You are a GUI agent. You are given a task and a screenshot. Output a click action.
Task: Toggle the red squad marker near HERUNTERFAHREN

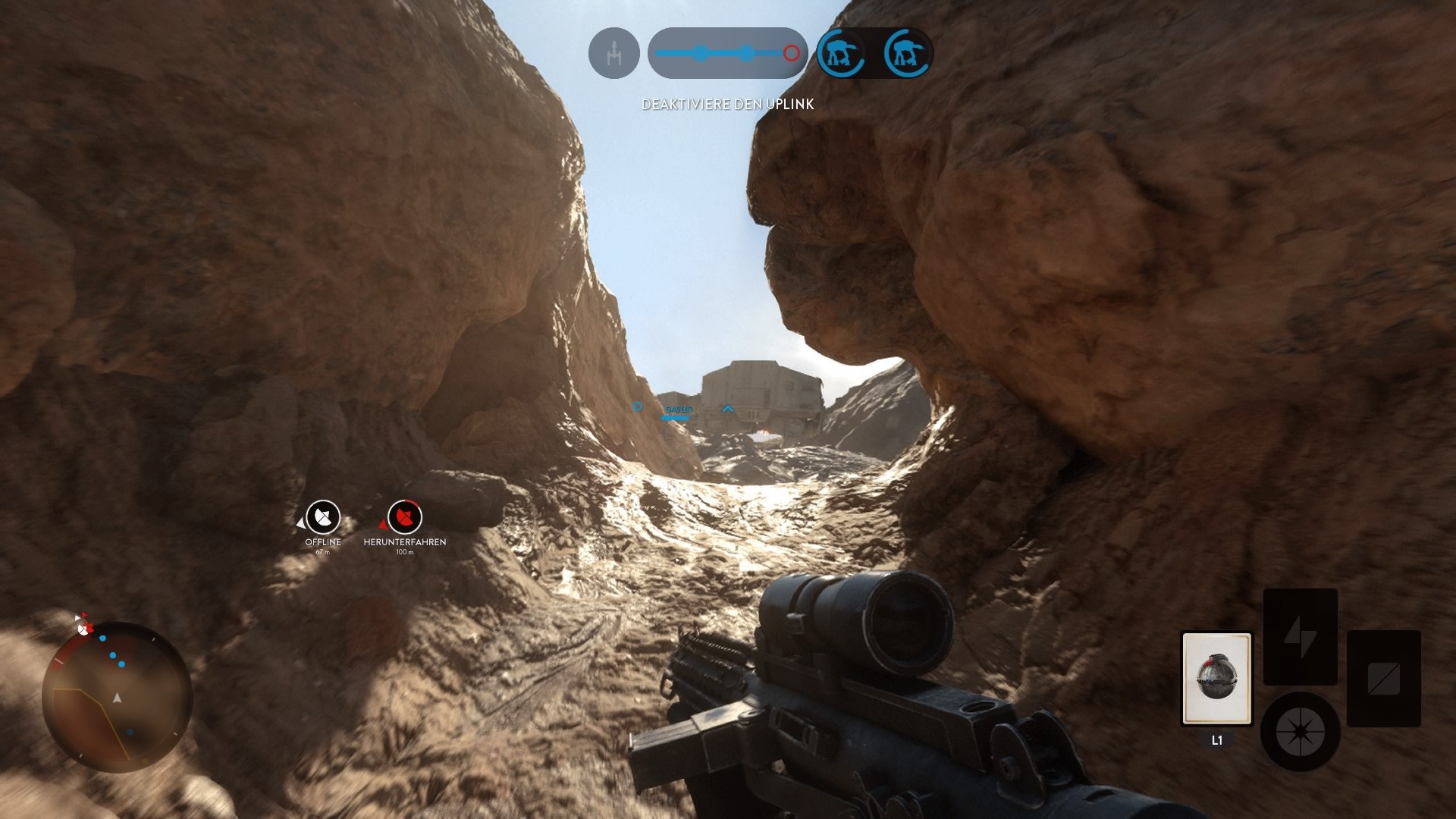384,524
